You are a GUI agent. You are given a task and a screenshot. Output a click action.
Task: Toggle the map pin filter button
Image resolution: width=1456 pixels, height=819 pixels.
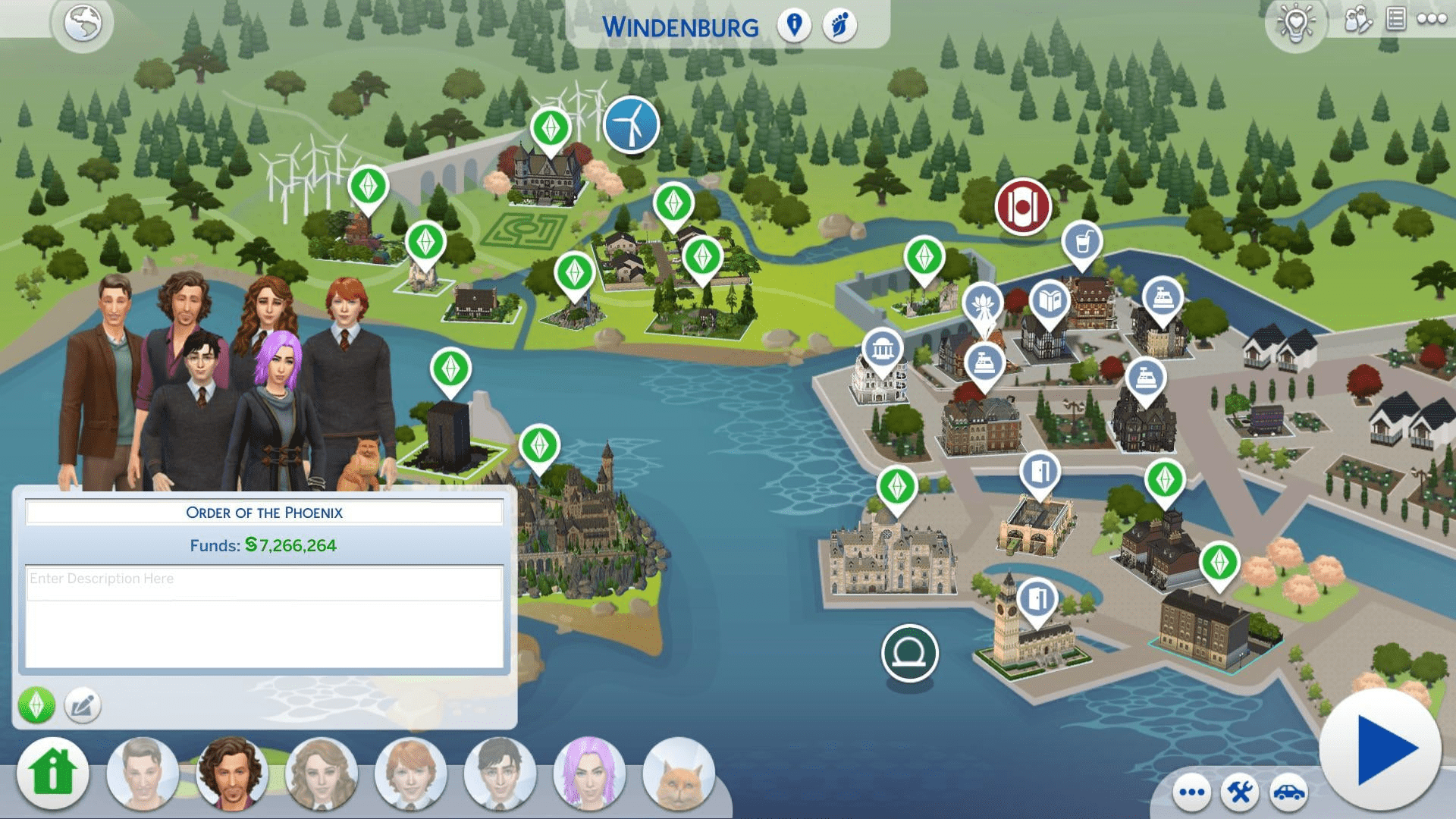pos(794,25)
